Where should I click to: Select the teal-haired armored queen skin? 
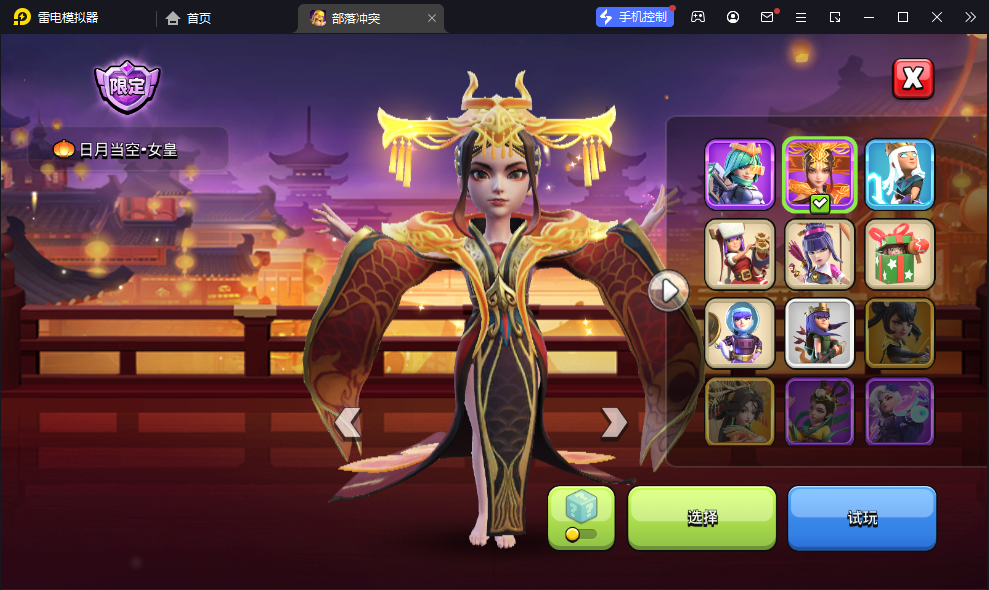tap(740, 174)
